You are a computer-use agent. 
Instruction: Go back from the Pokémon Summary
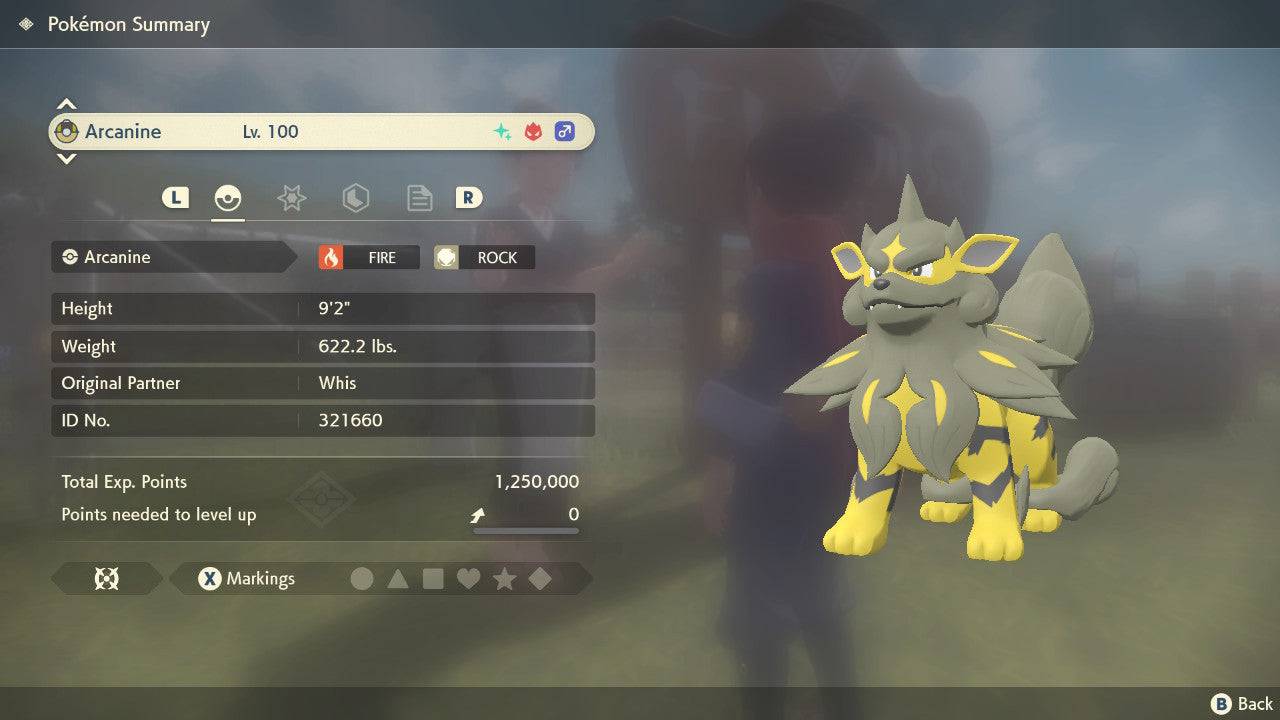click(1242, 704)
